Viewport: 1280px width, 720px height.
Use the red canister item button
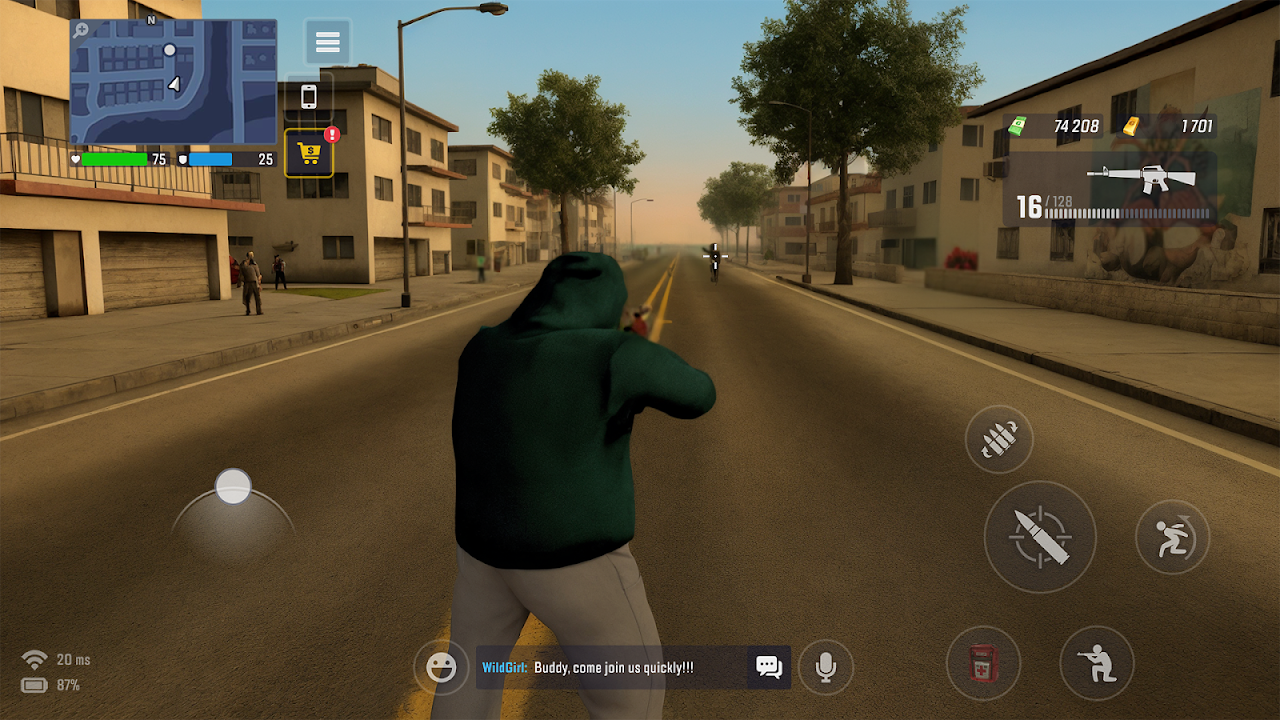(983, 662)
